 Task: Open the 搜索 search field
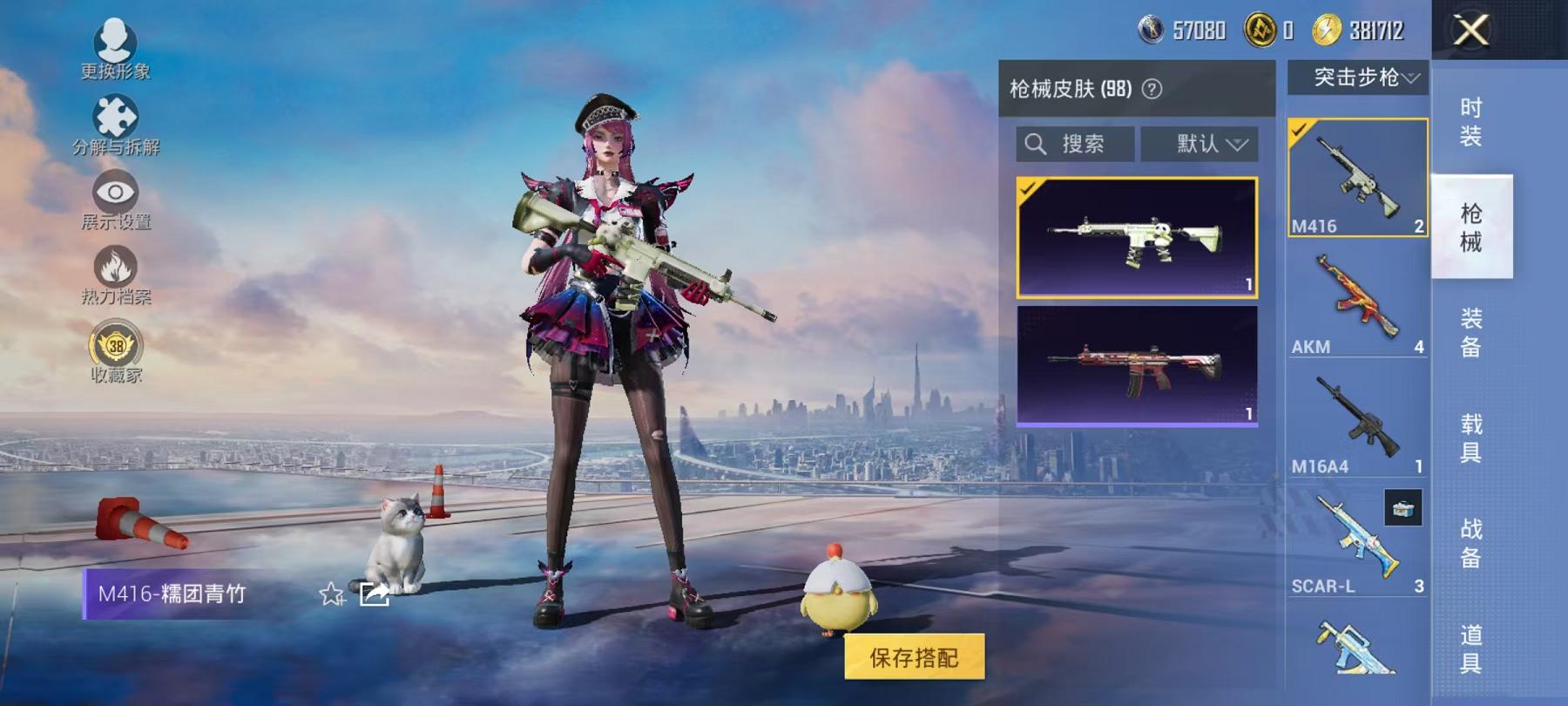1076,145
